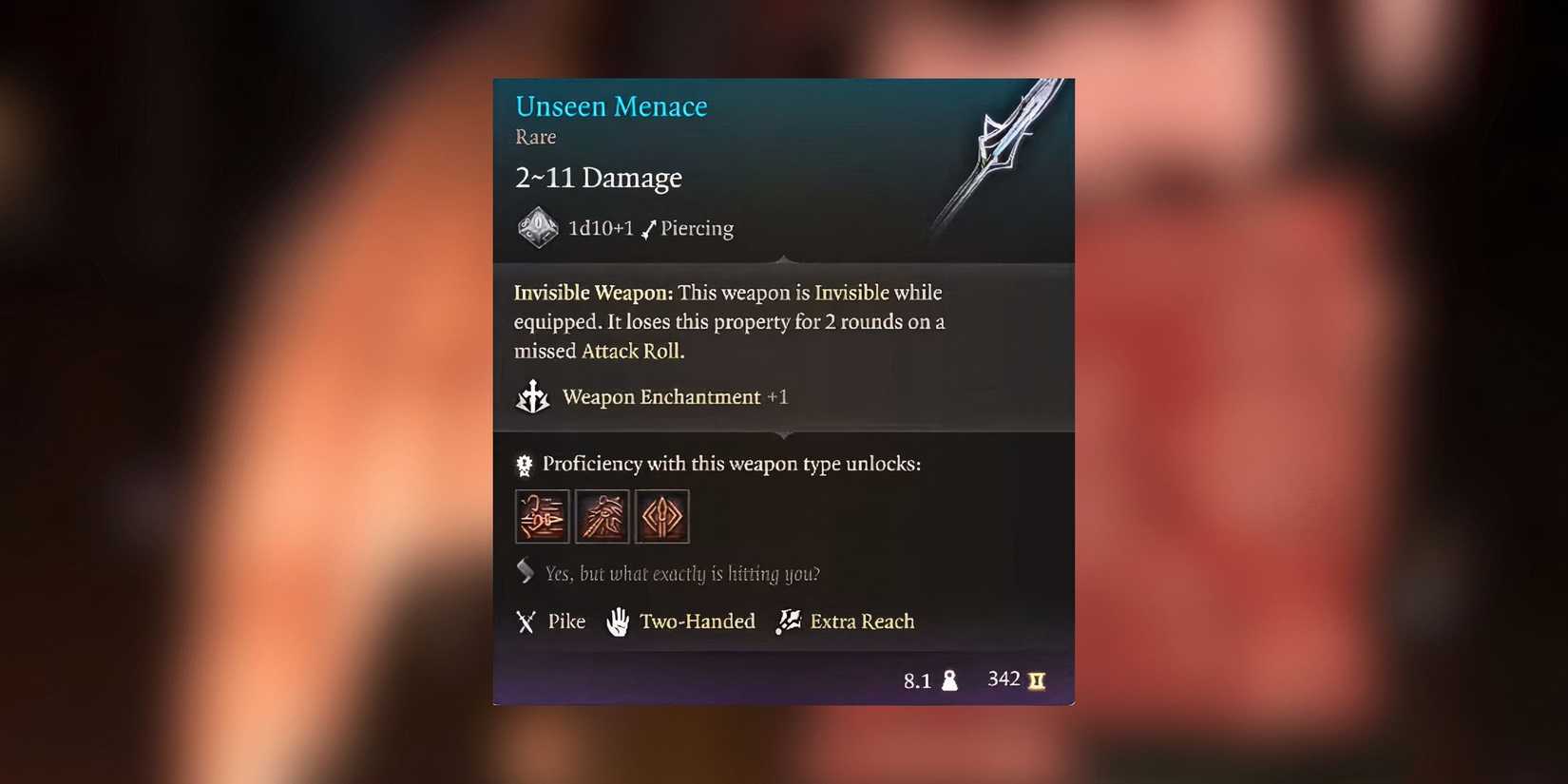Click the proficiency badge icon

(x=523, y=464)
